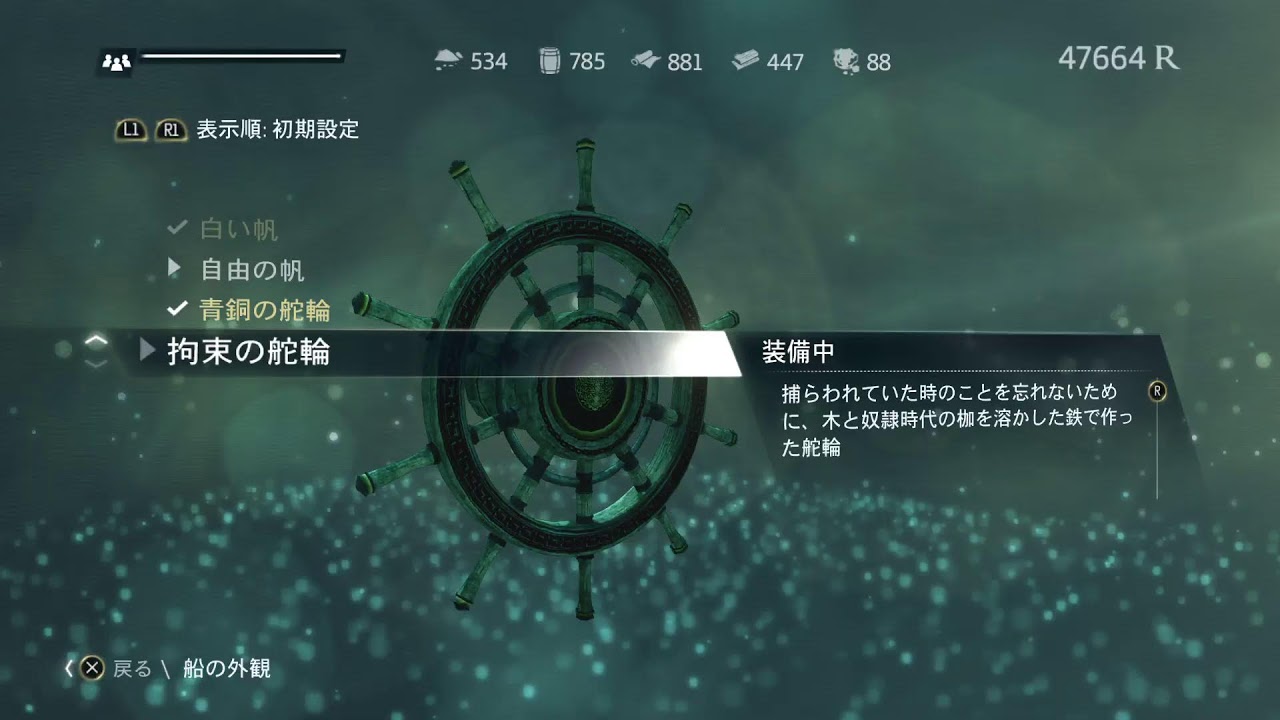The width and height of the screenshot is (1280, 720).
Task: Click the crew icon beside the crew bar
Action: tap(116, 62)
